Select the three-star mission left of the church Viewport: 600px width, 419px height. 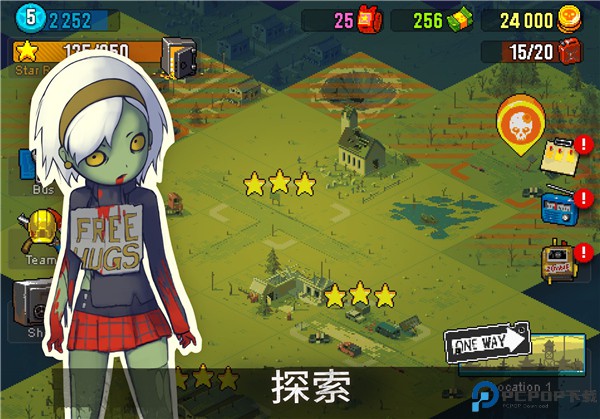click(x=280, y=184)
